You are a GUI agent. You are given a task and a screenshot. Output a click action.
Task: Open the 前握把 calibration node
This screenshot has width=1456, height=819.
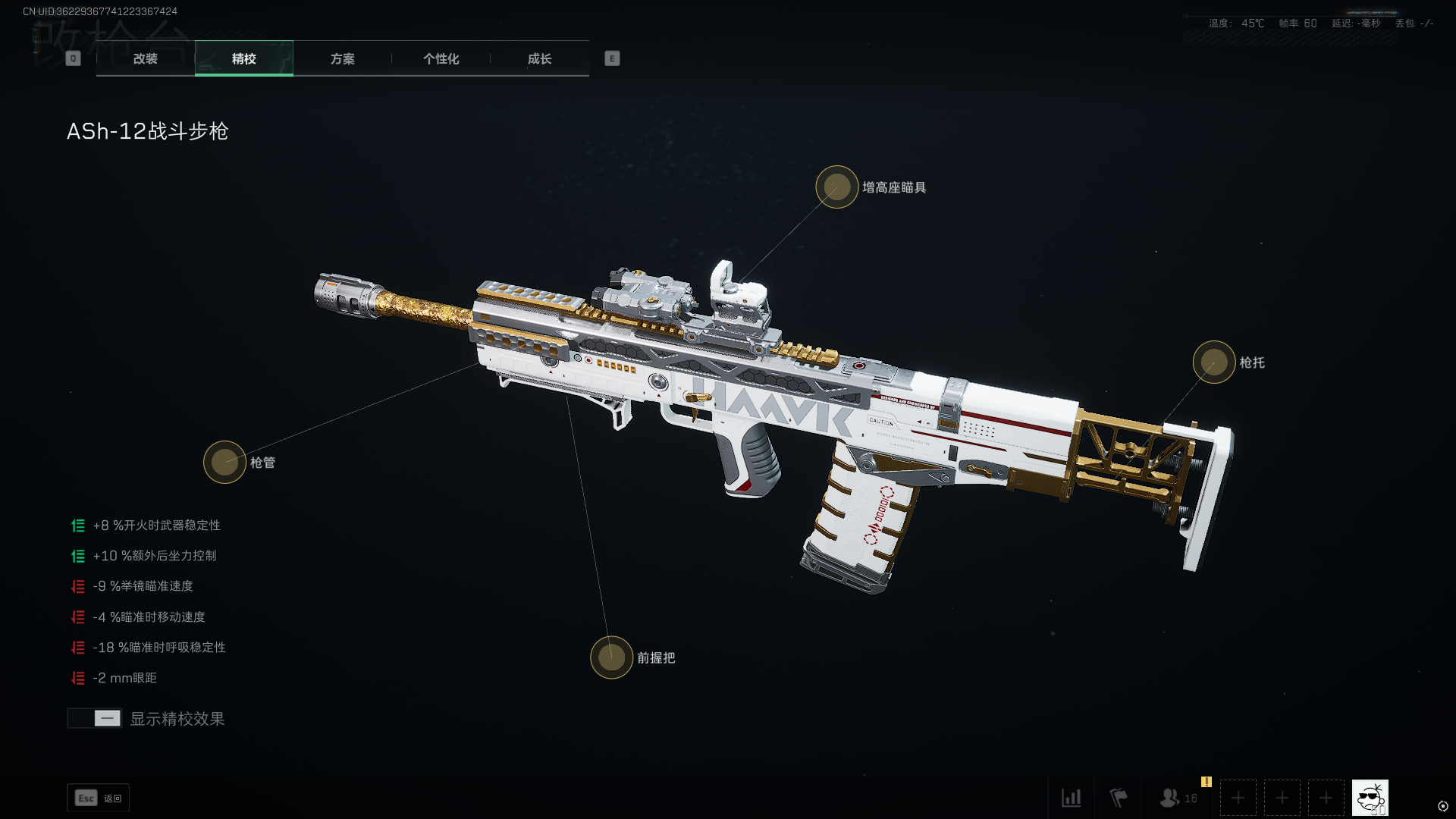[611, 657]
